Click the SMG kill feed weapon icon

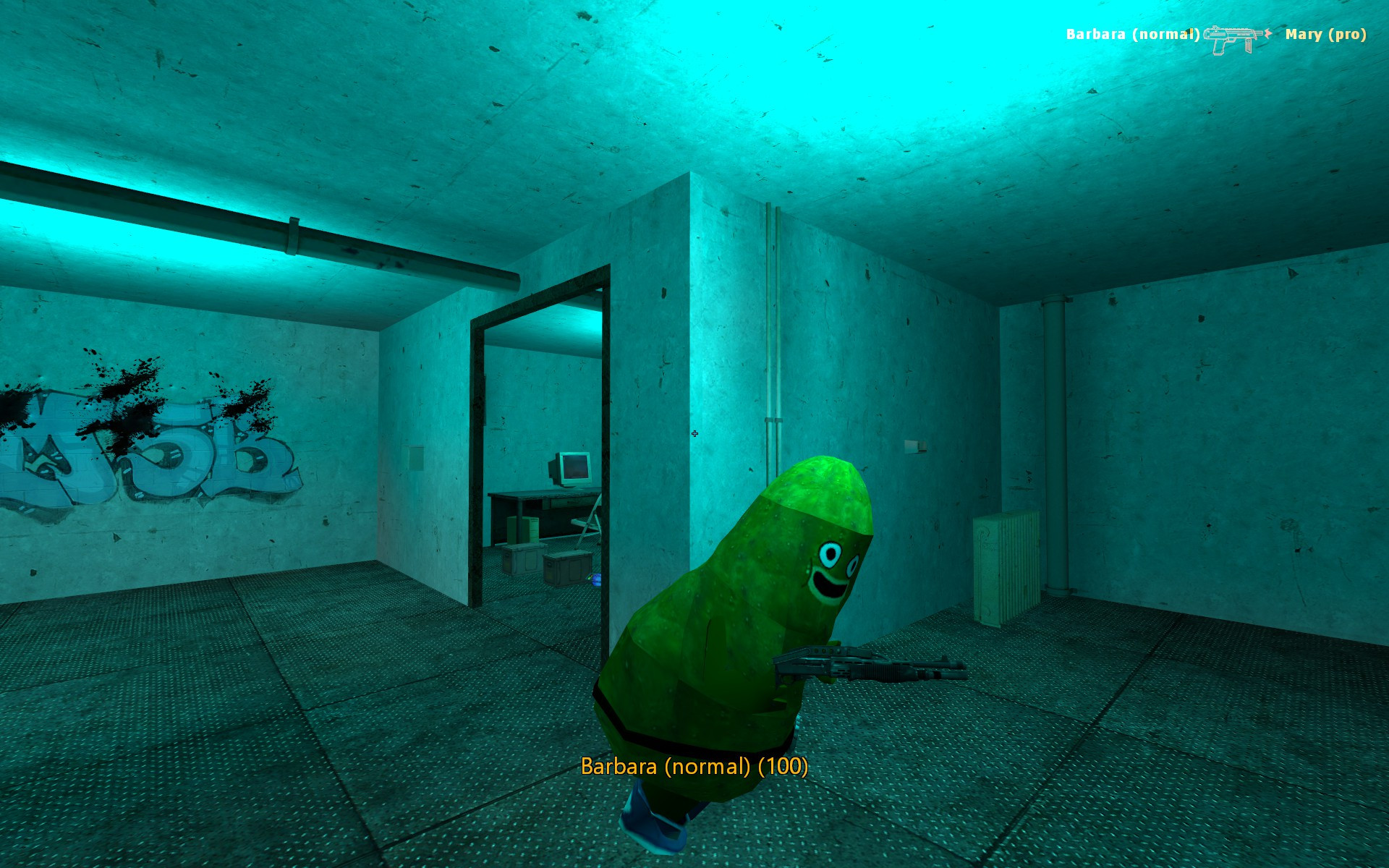point(1230,33)
